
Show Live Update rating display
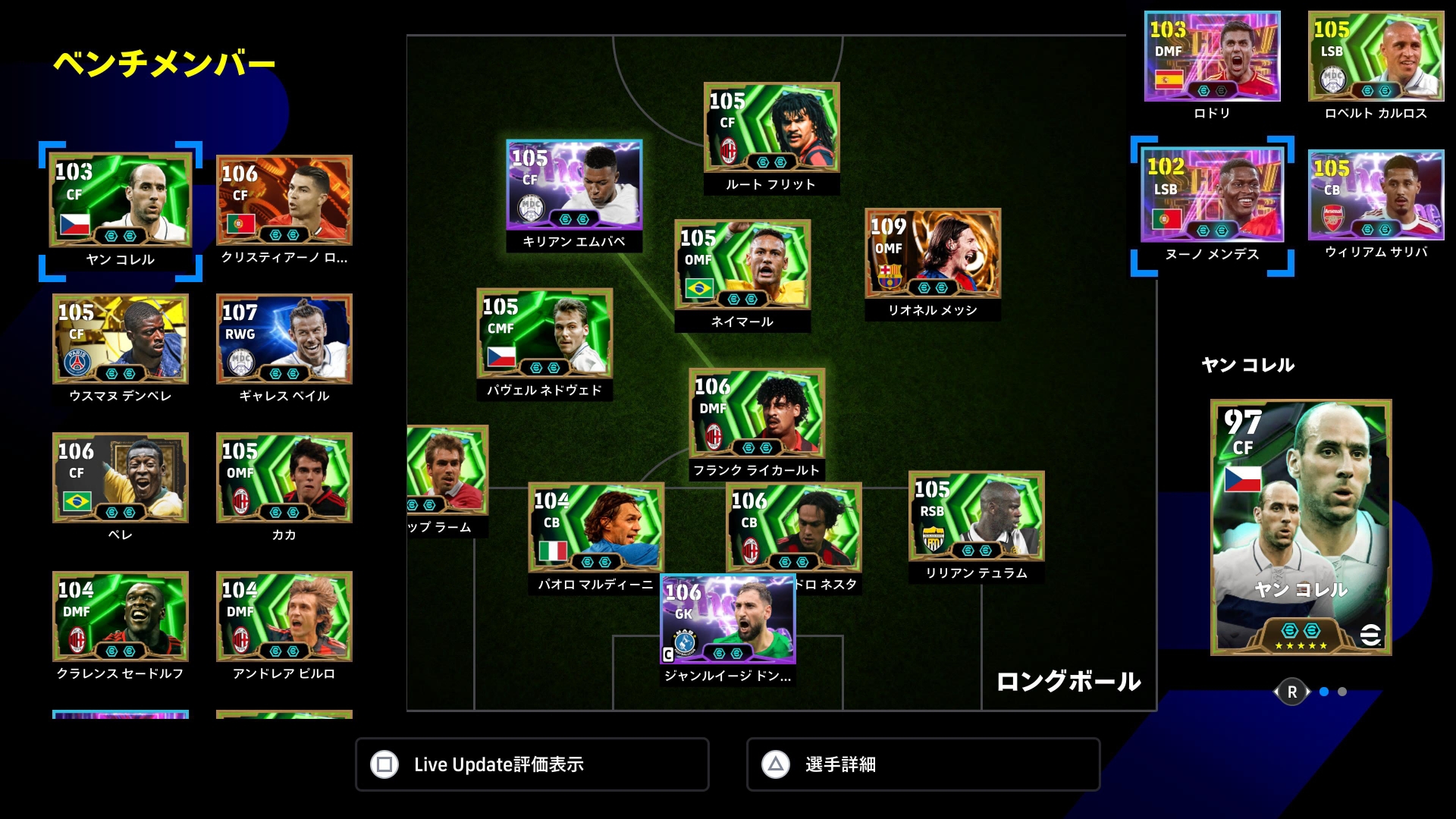(x=532, y=764)
